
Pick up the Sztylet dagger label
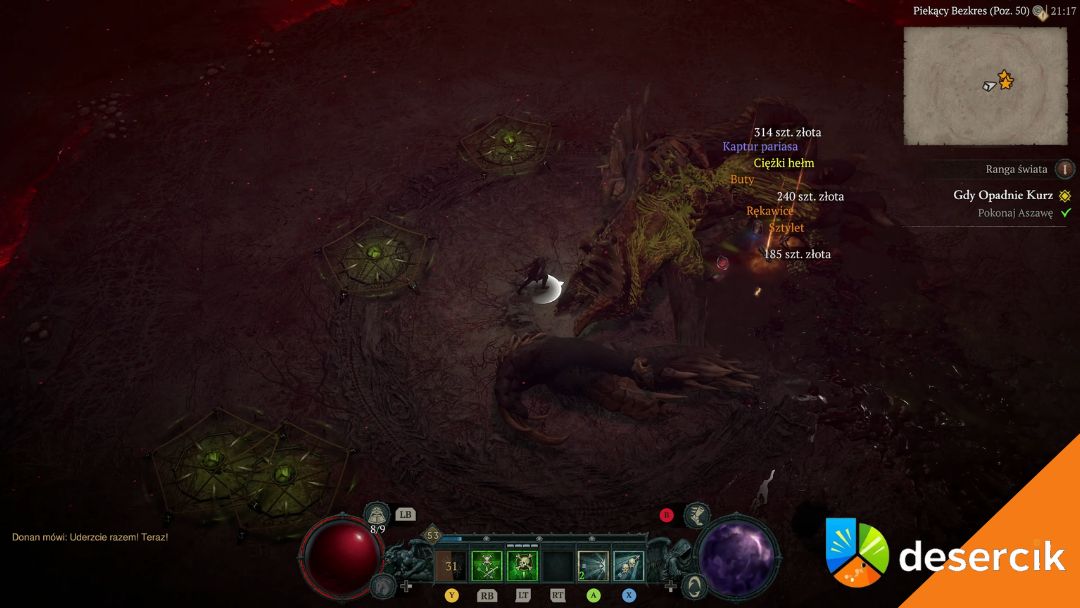(x=786, y=228)
